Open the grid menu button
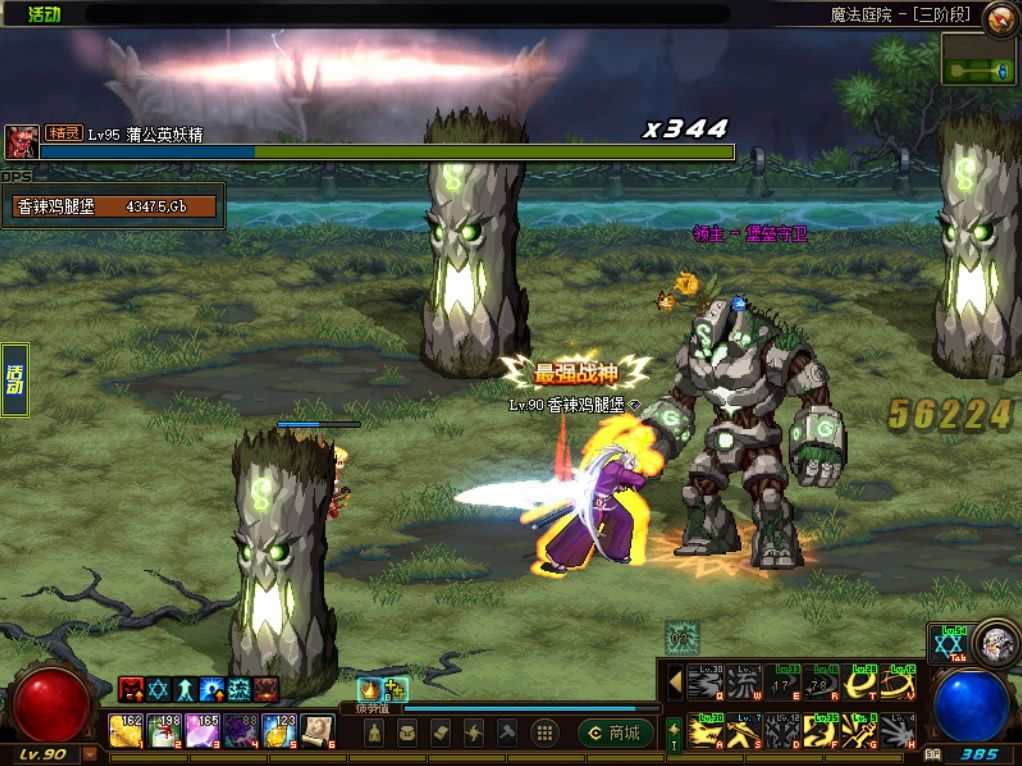 pos(544,733)
